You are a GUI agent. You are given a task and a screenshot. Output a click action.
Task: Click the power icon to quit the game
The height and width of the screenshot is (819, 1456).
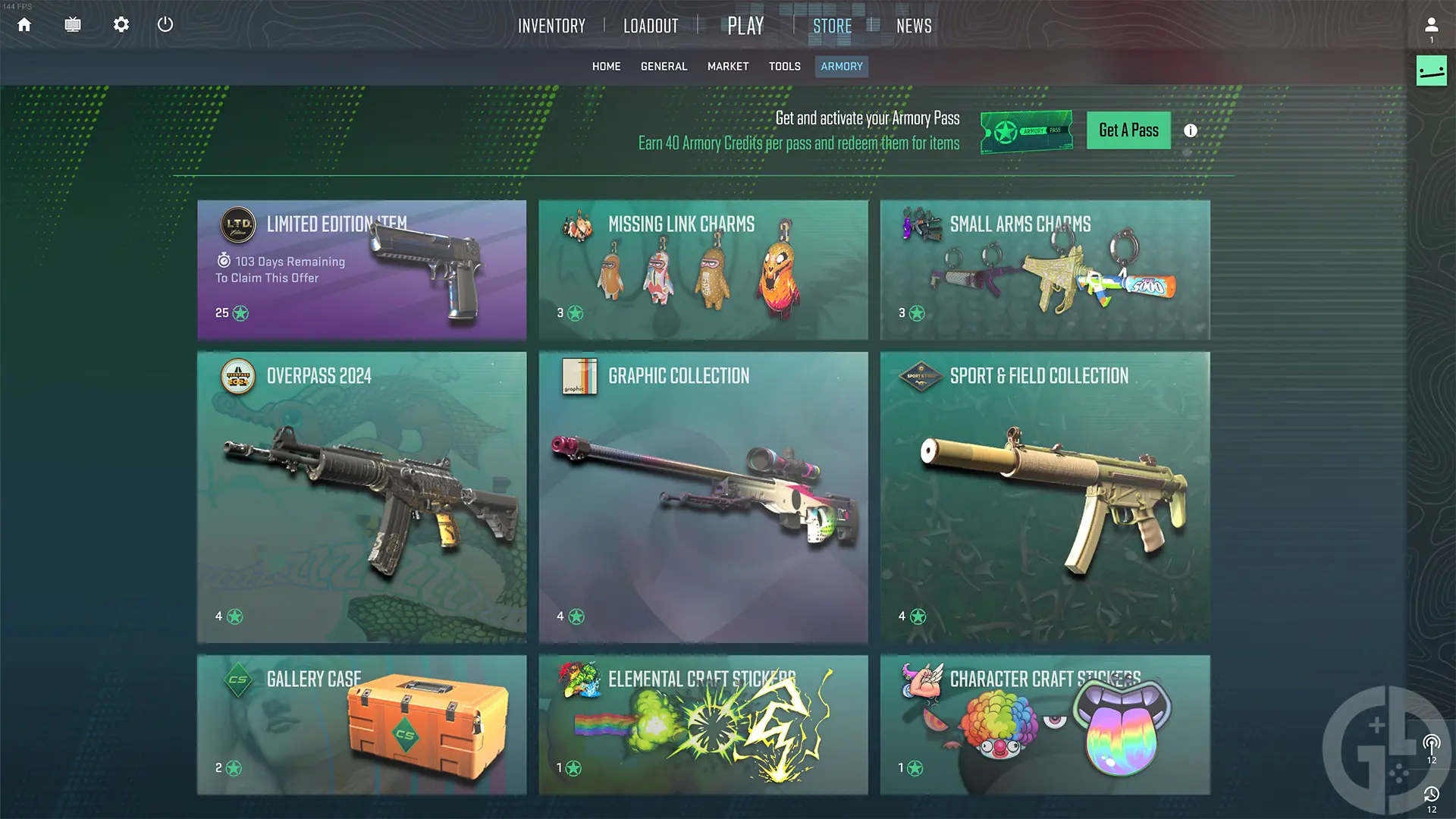click(165, 24)
